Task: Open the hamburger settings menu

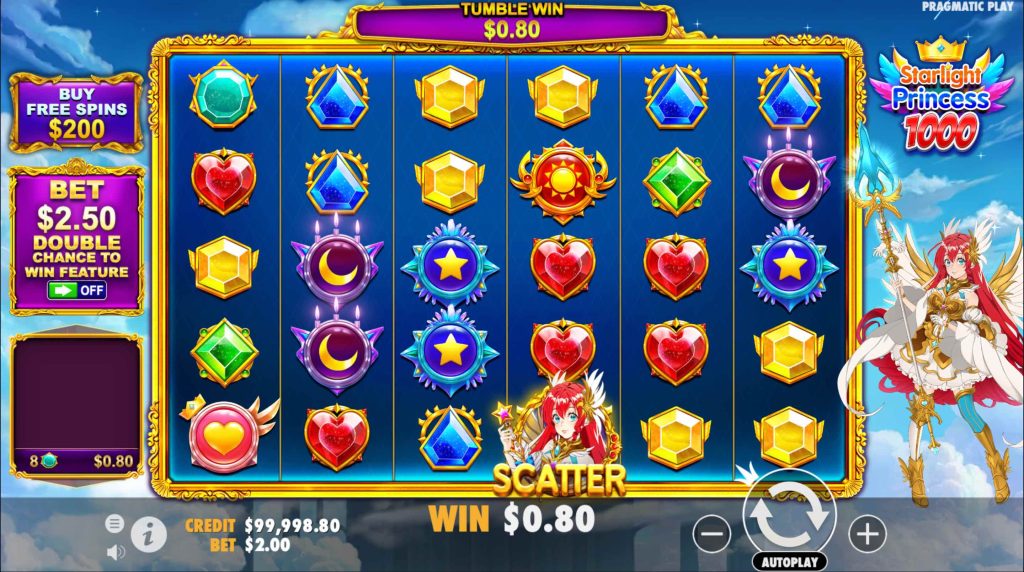Action: (114, 523)
